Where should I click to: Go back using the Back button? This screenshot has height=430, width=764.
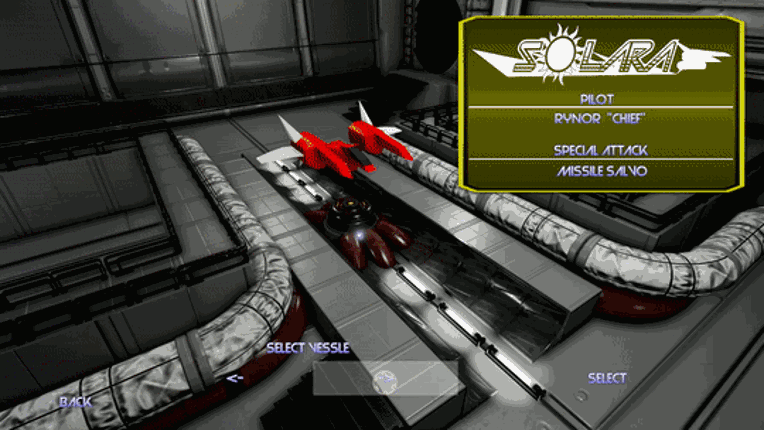(x=75, y=402)
